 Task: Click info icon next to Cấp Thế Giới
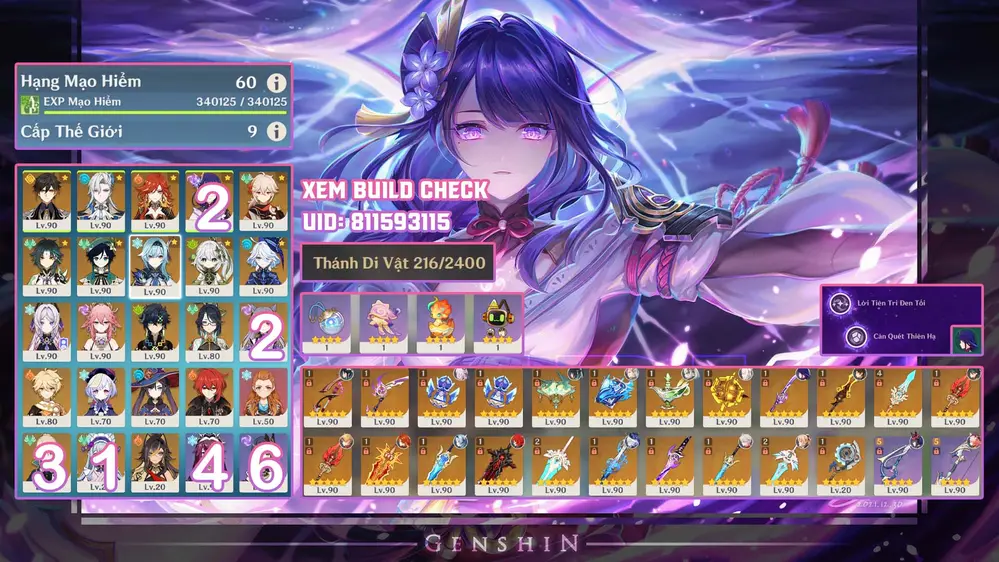pos(277,132)
